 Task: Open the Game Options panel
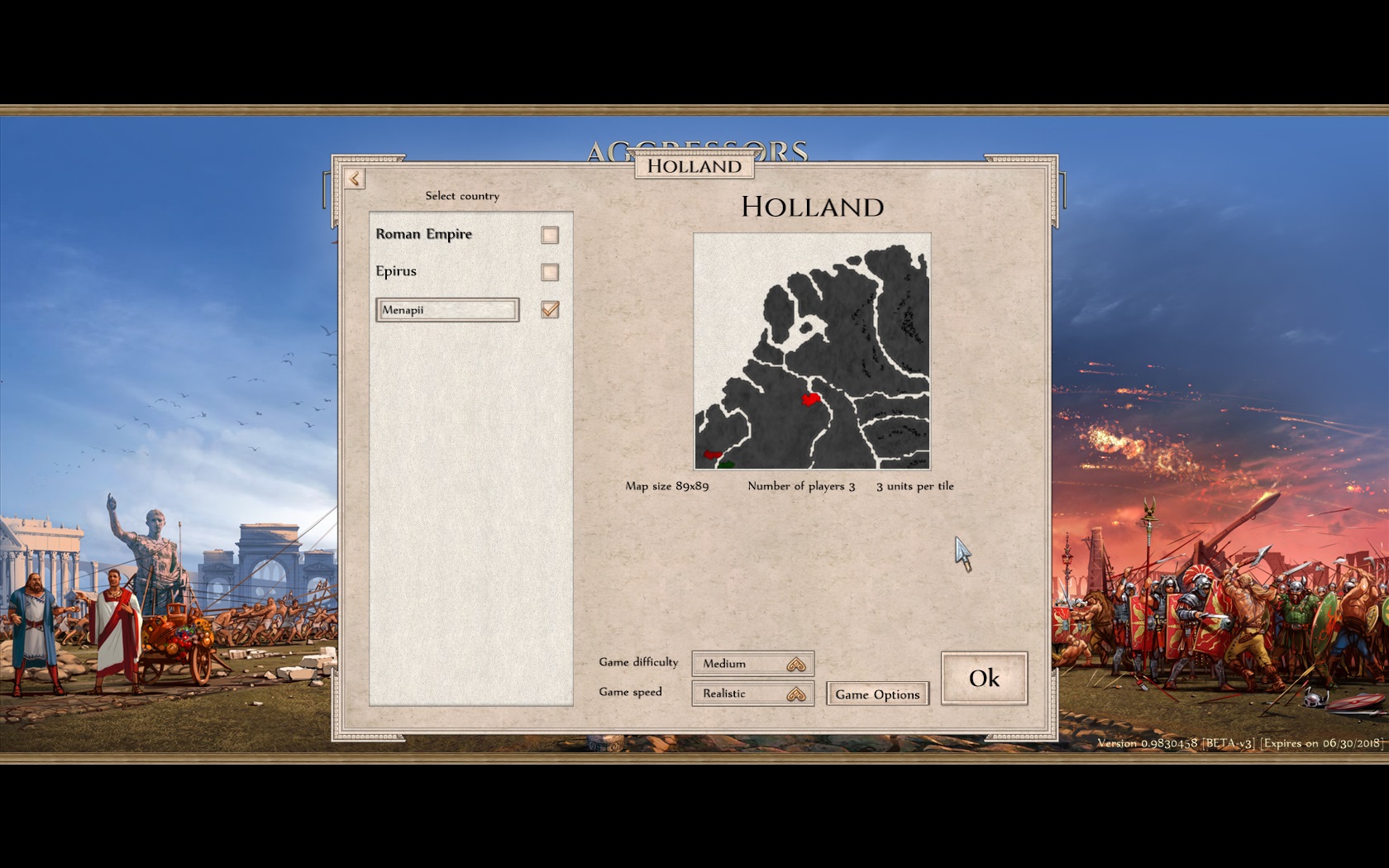click(x=877, y=694)
